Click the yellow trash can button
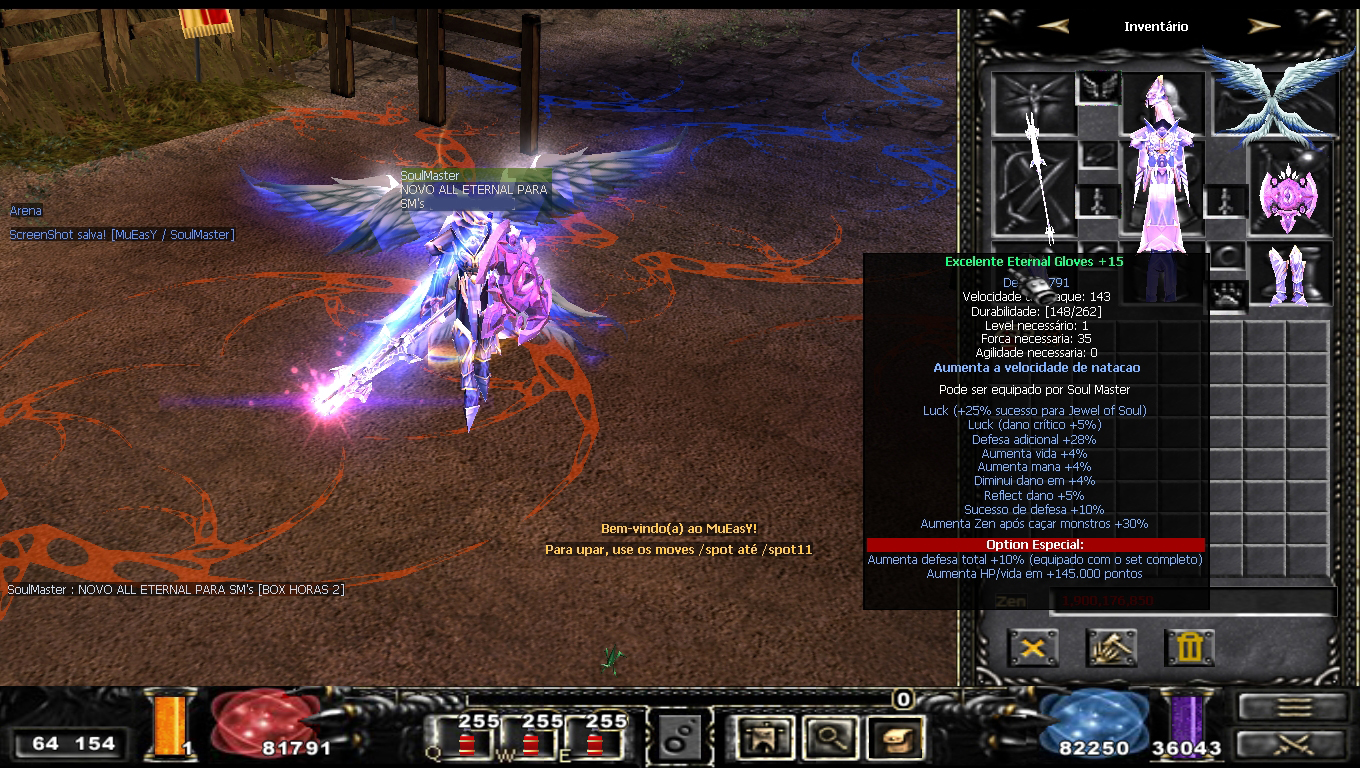Screen dimensions: 1360x768 pos(1189,648)
